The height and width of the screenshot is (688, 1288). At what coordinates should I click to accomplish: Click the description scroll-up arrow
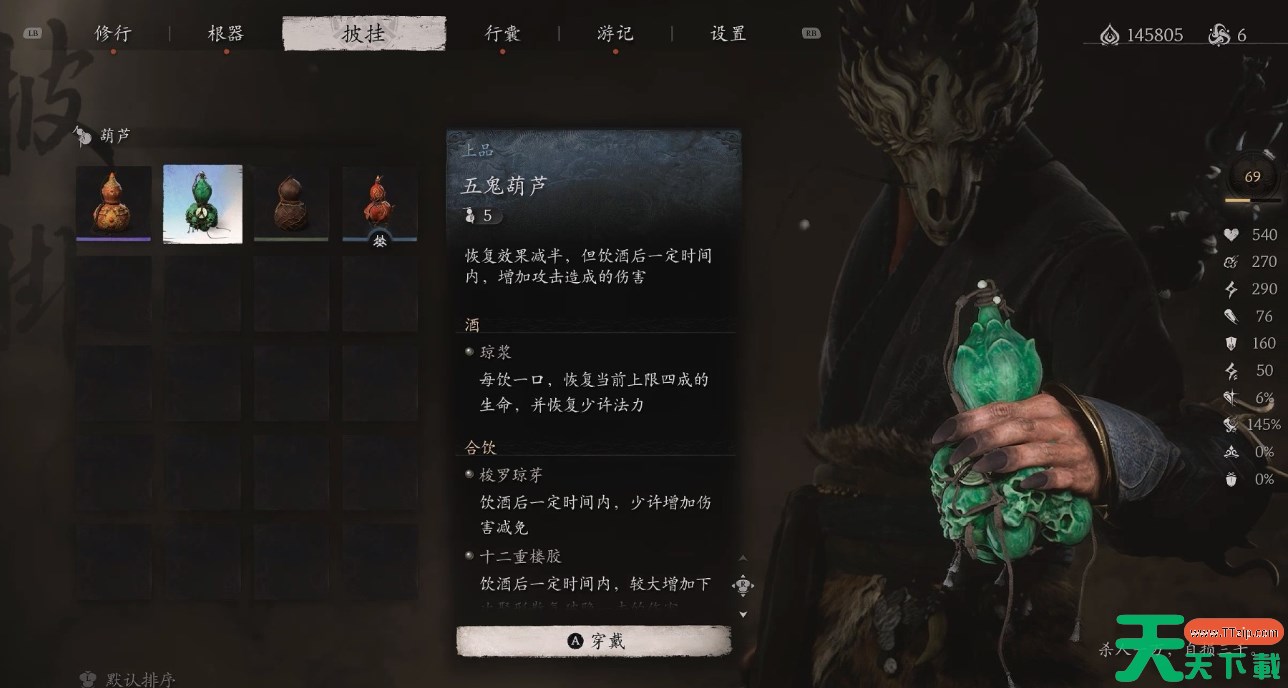pyautogui.click(x=743, y=559)
